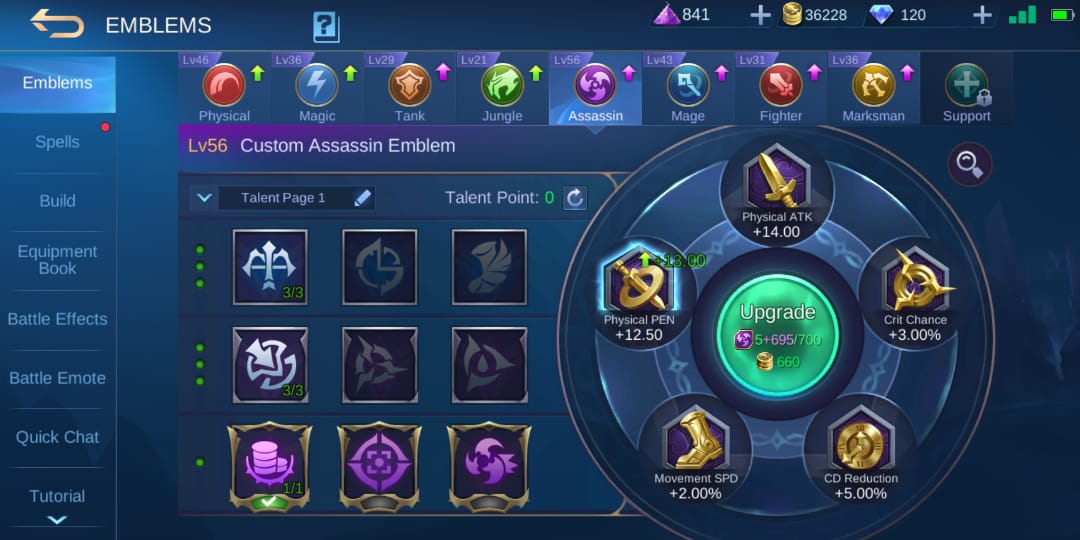Open the Fighter emblem tab

click(x=781, y=90)
